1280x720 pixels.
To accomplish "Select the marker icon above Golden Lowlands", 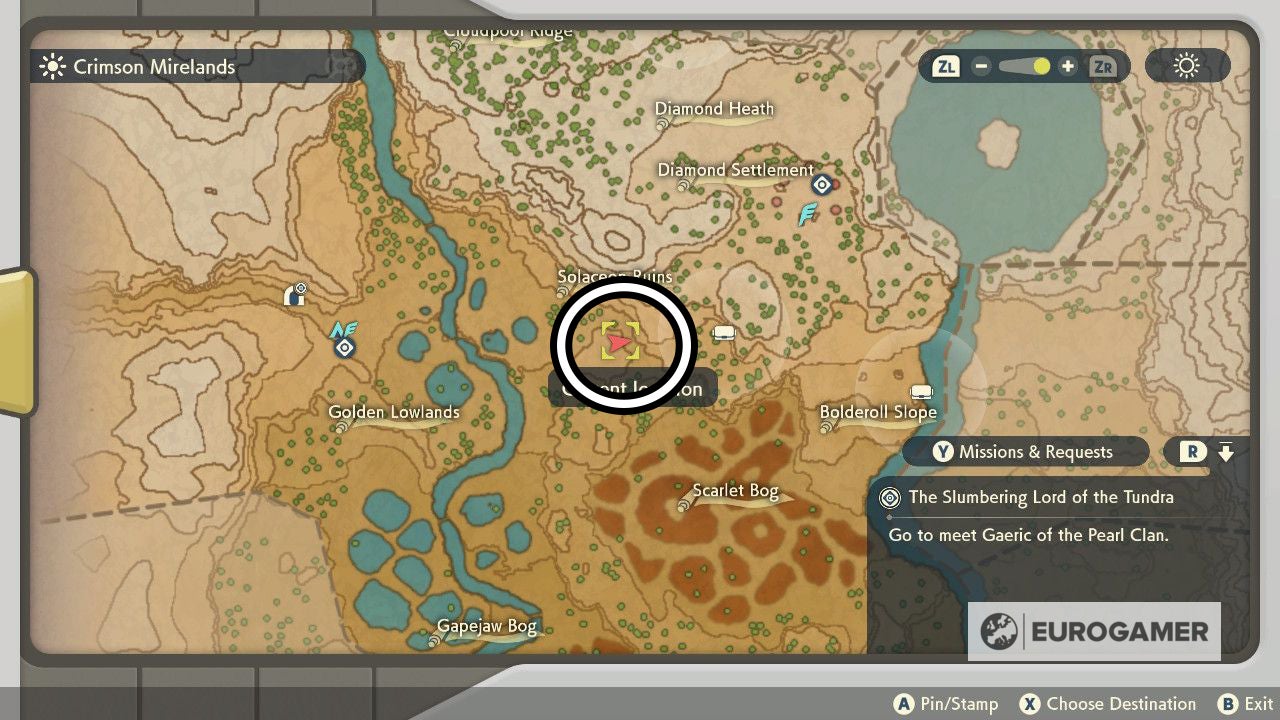I will [344, 345].
